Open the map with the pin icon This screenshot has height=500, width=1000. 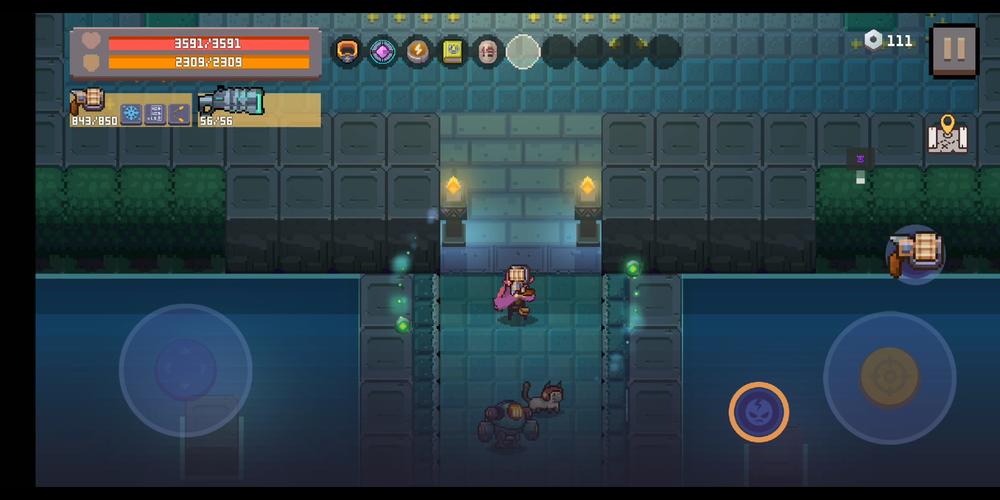[x=945, y=137]
